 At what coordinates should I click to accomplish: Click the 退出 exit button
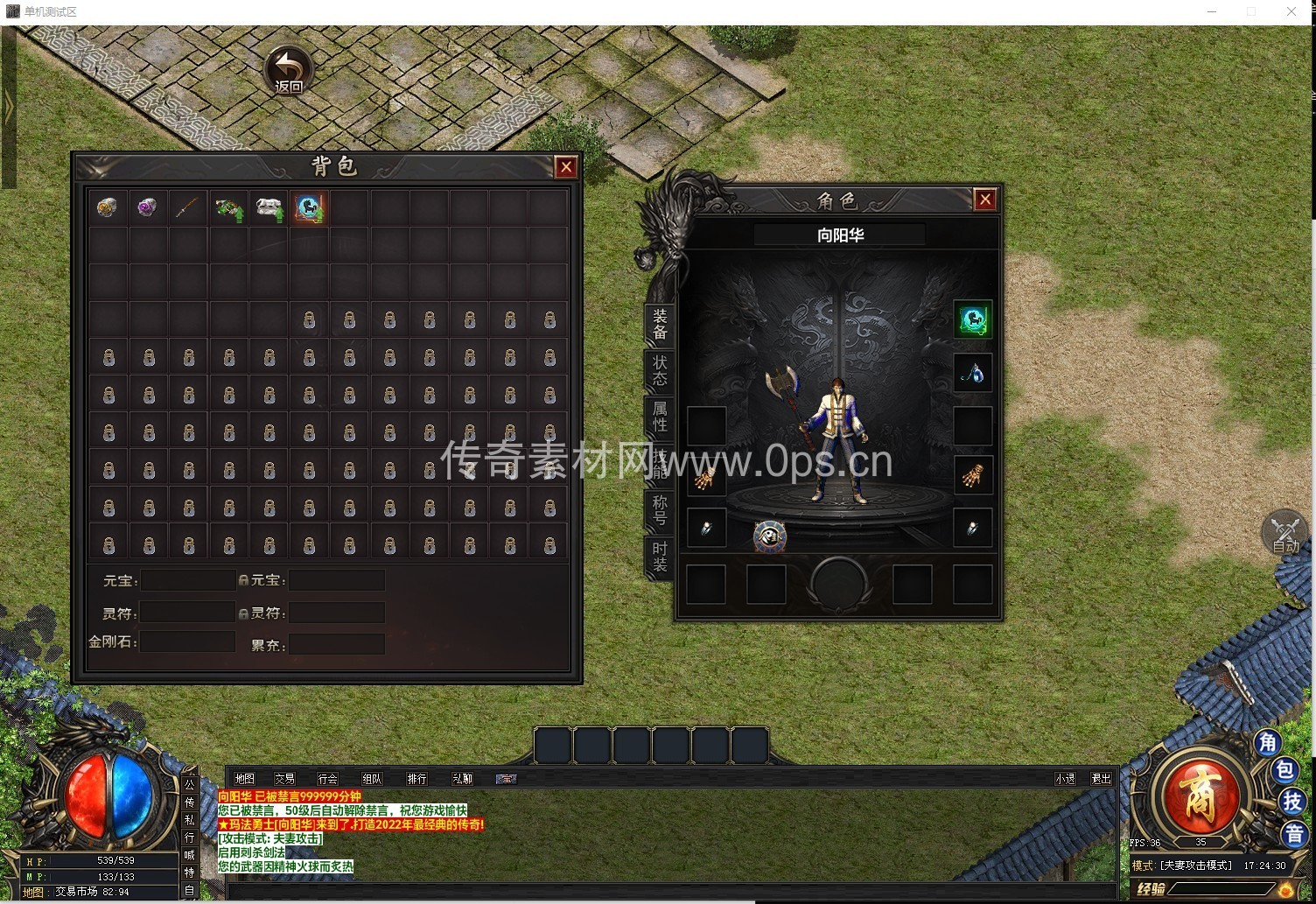(x=1101, y=778)
